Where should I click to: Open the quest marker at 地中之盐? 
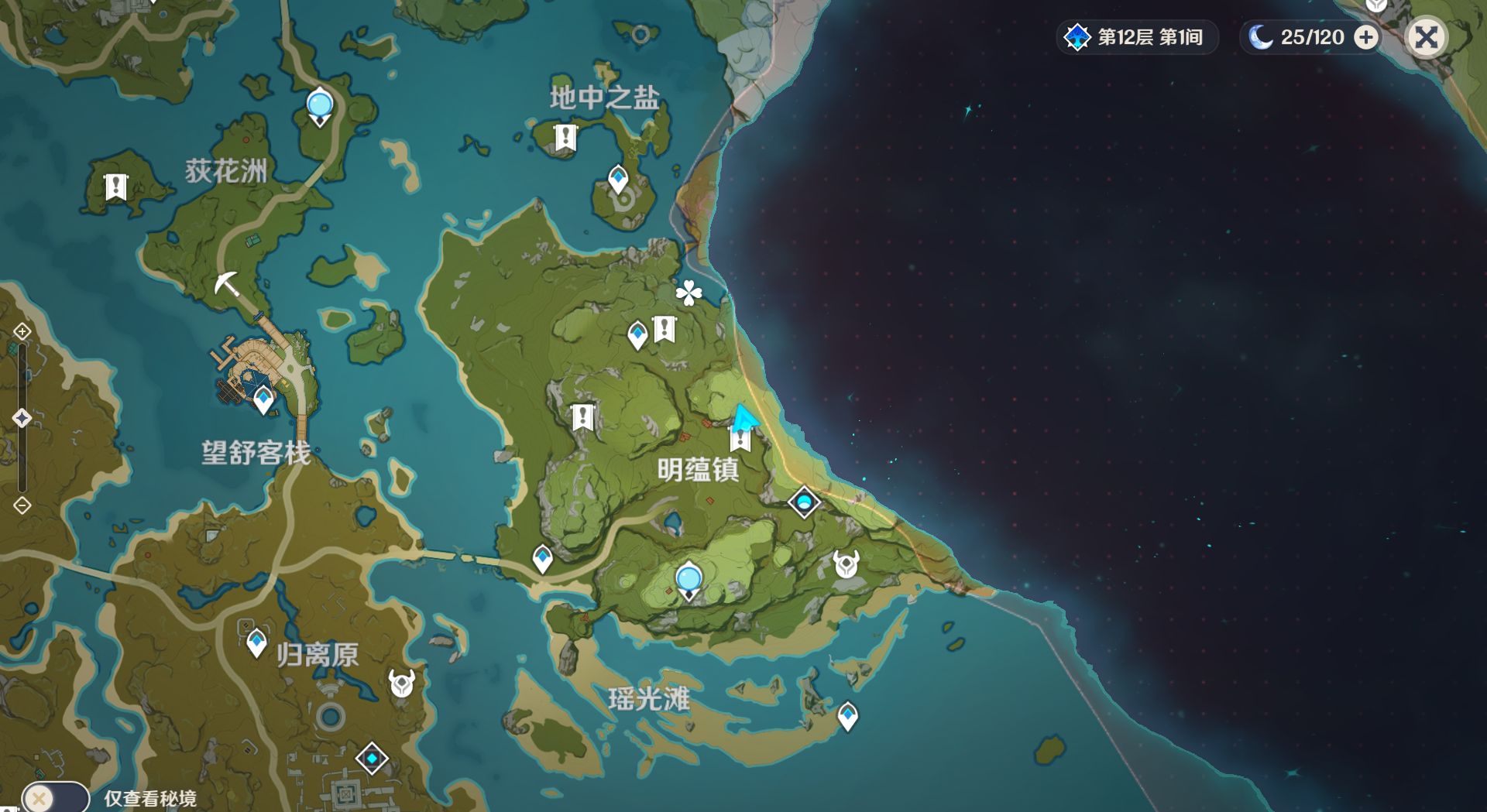[566, 139]
